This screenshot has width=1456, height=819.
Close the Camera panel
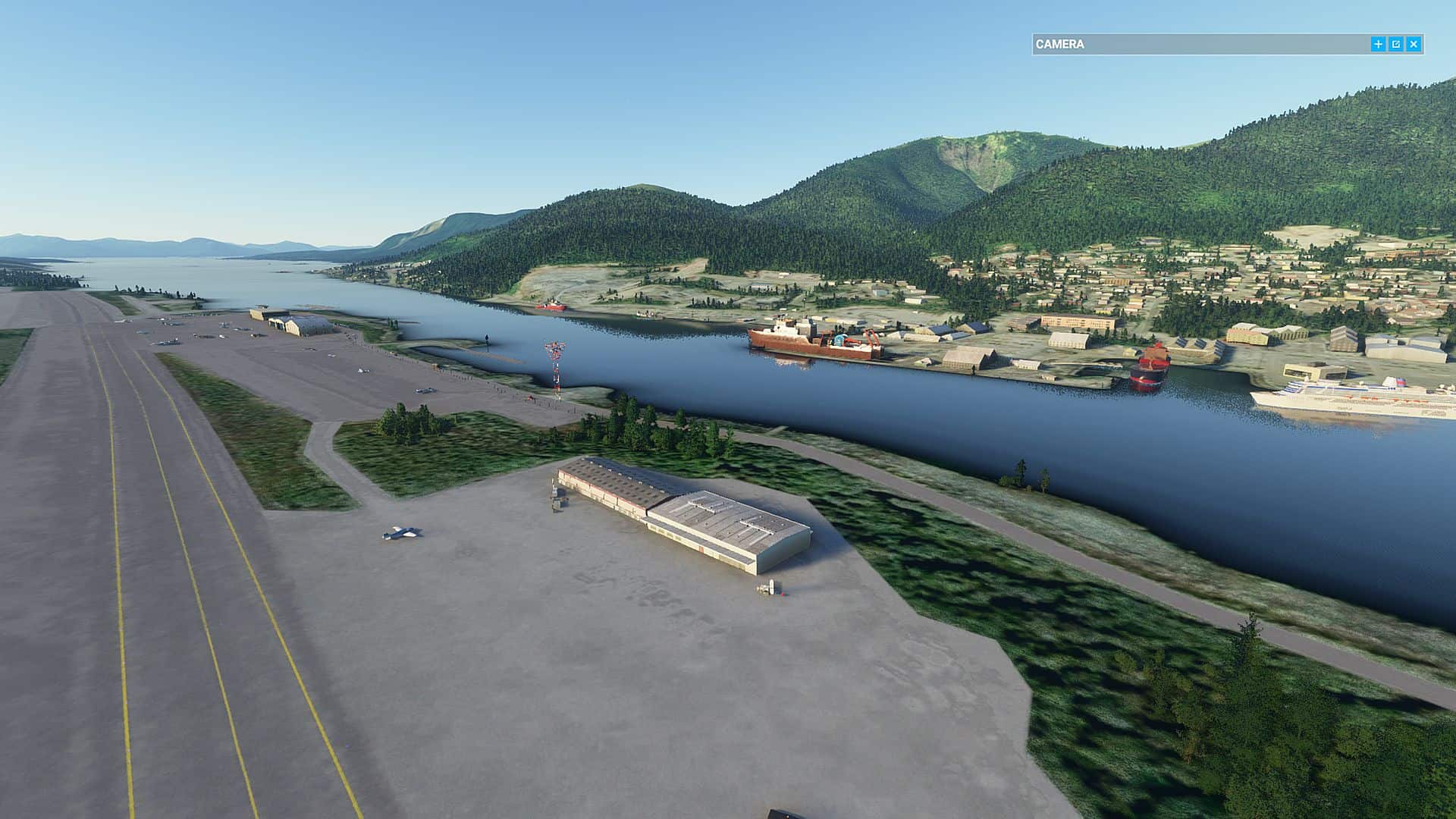pyautogui.click(x=1414, y=45)
